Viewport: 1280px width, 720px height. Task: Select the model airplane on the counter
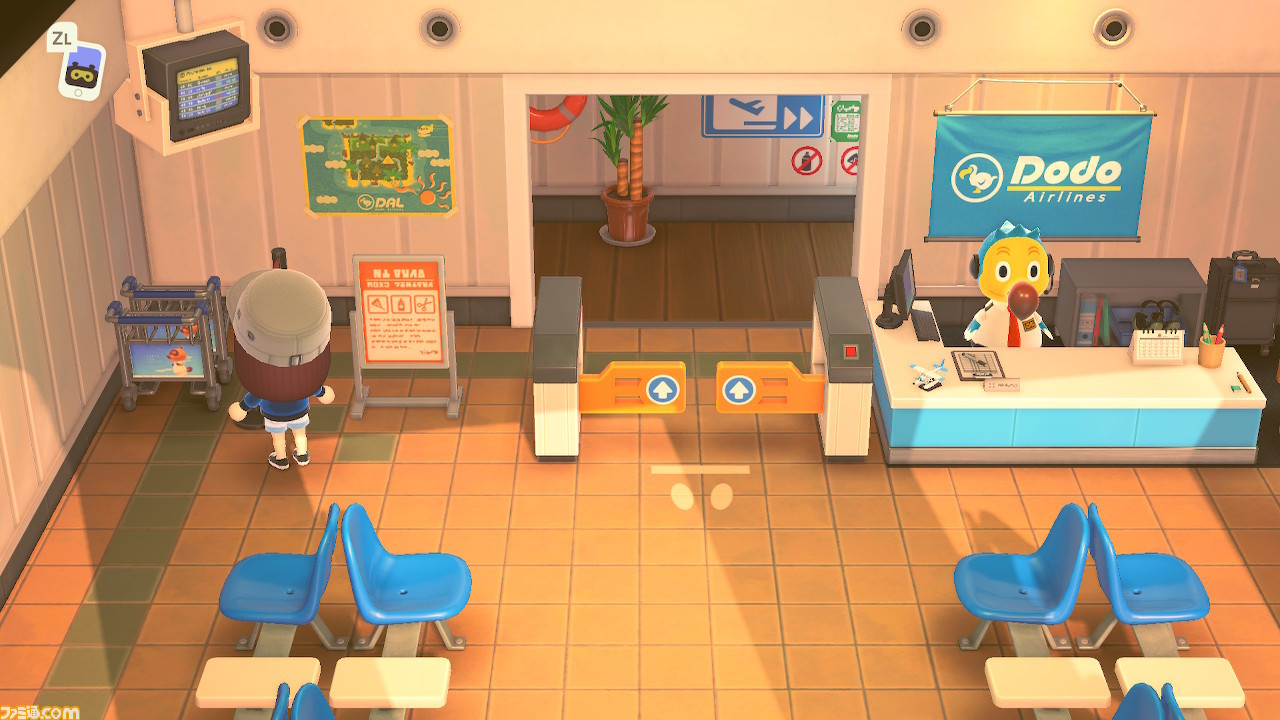coord(930,373)
